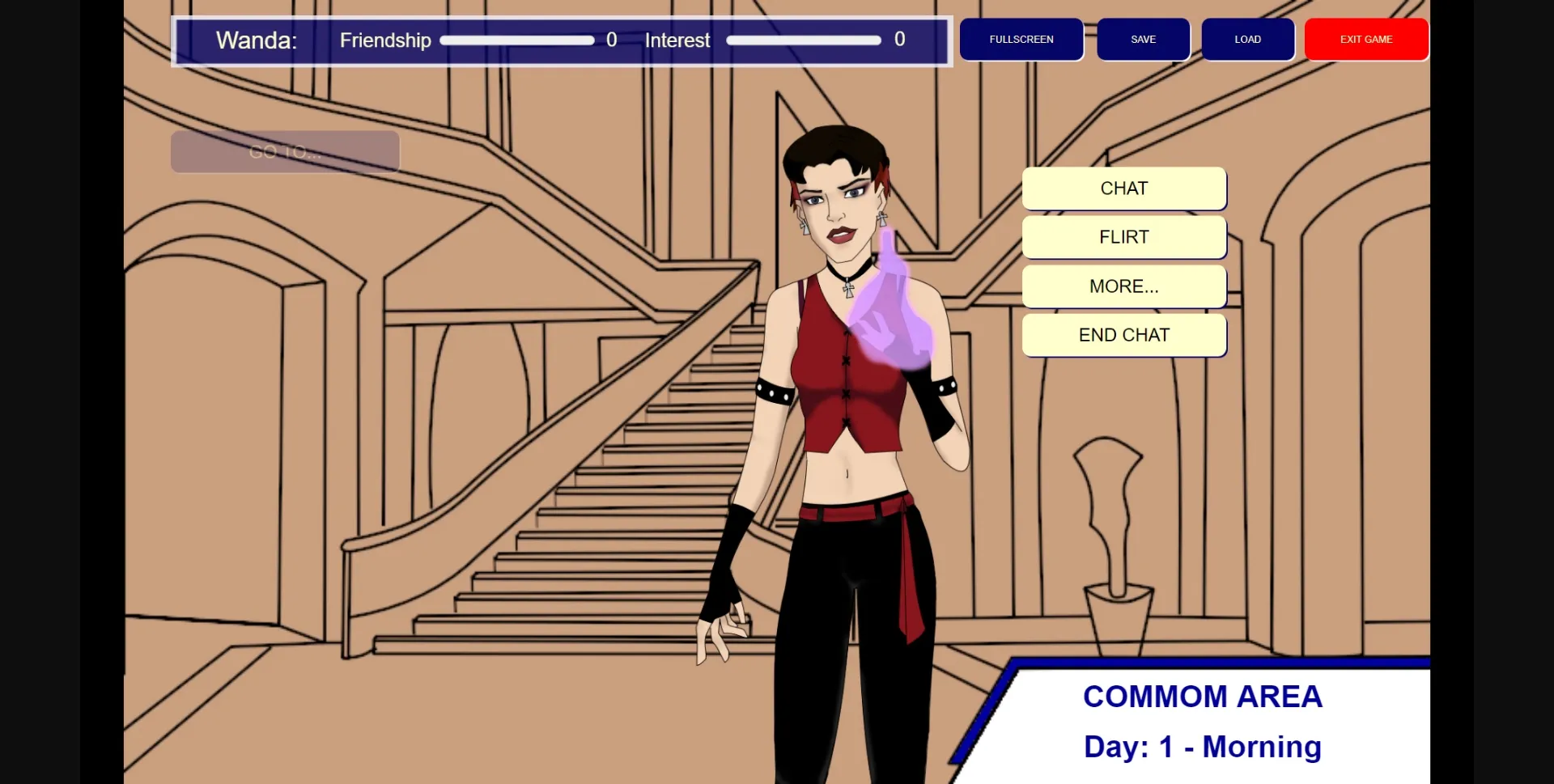The width and height of the screenshot is (1554, 784).
Task: Click the Friendship progress bar
Action: (516, 40)
